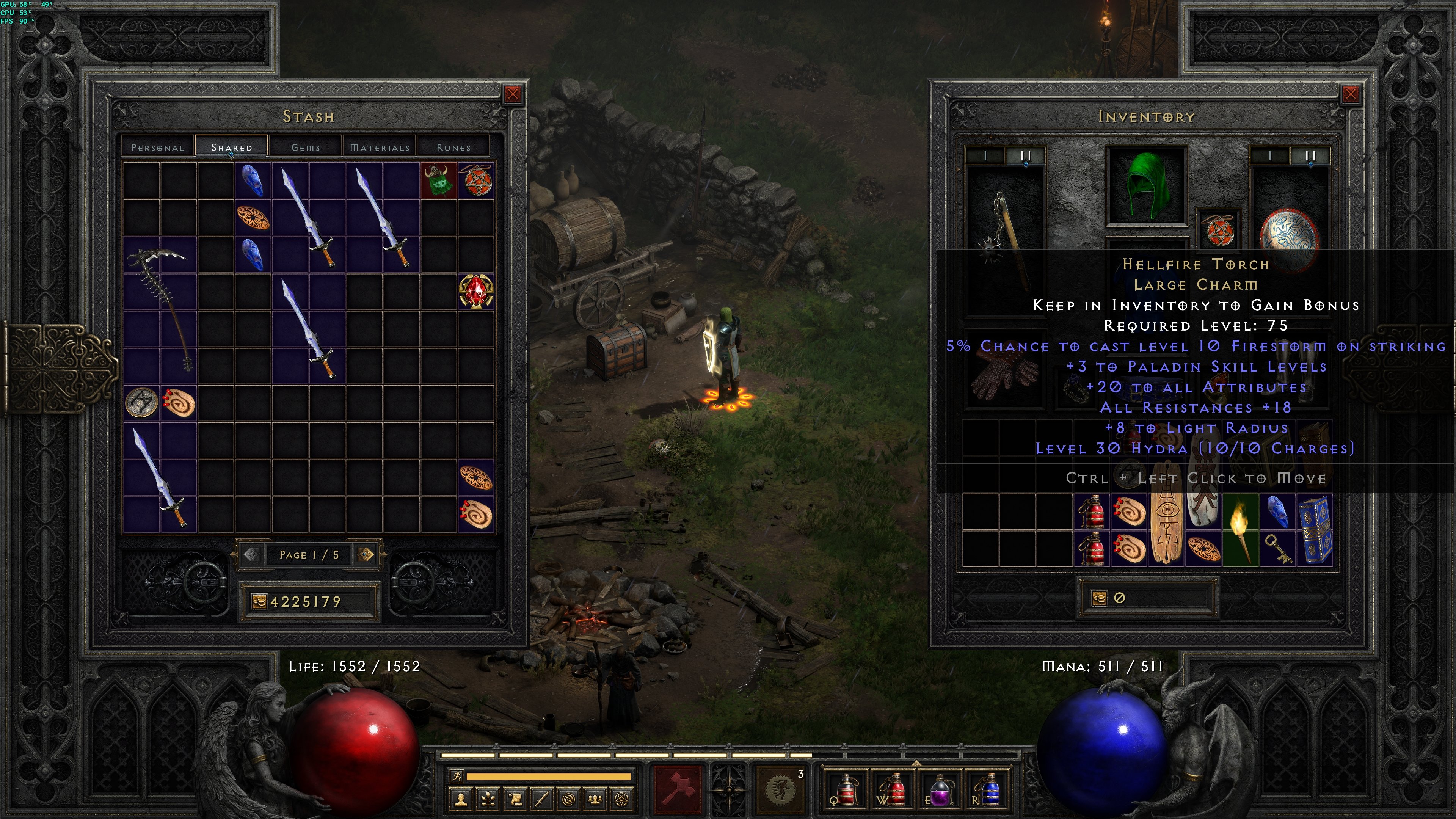
Task: Click the equipped green hood helmet
Action: (1147, 185)
